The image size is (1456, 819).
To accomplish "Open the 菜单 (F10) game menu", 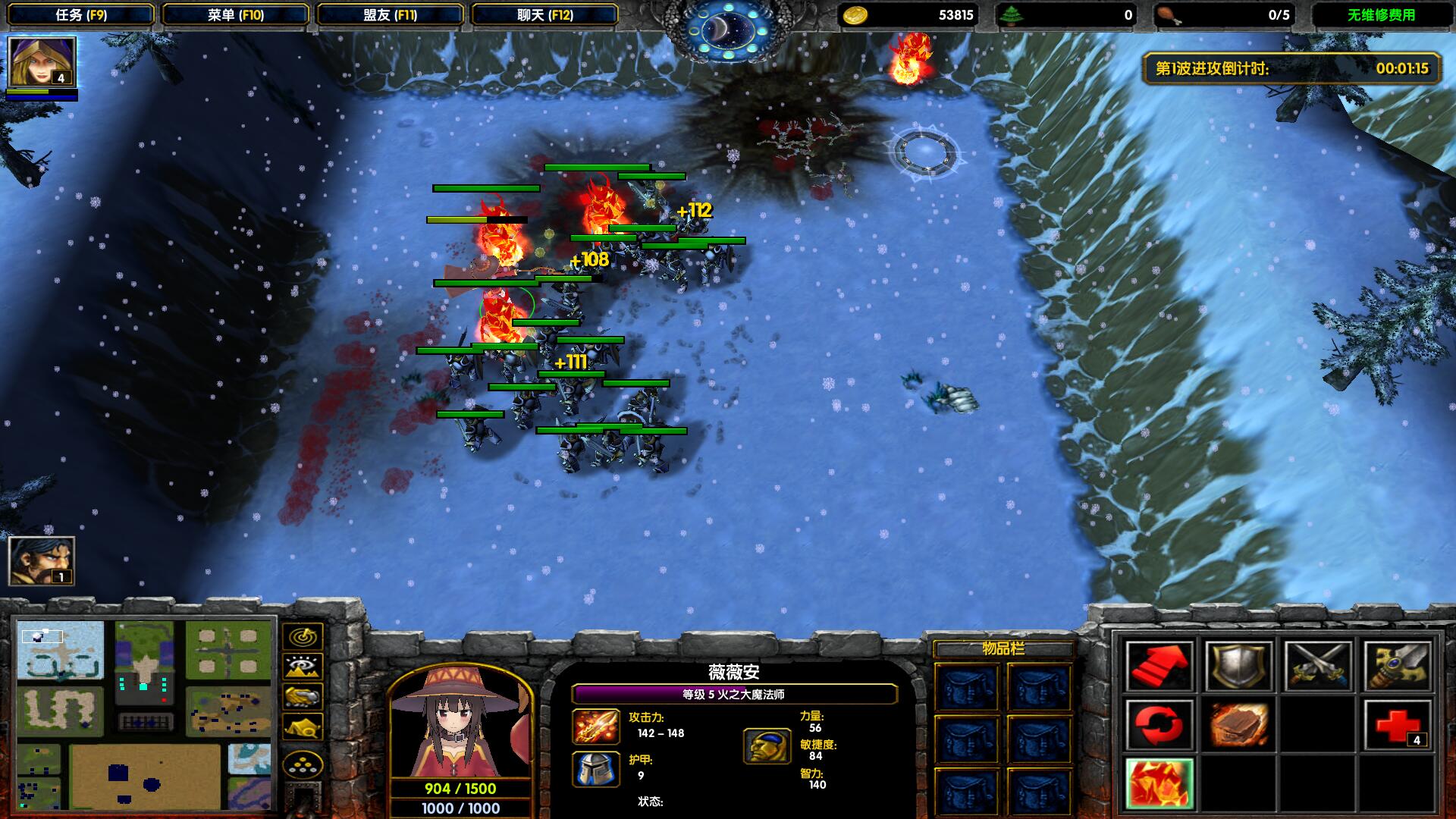I will point(236,14).
